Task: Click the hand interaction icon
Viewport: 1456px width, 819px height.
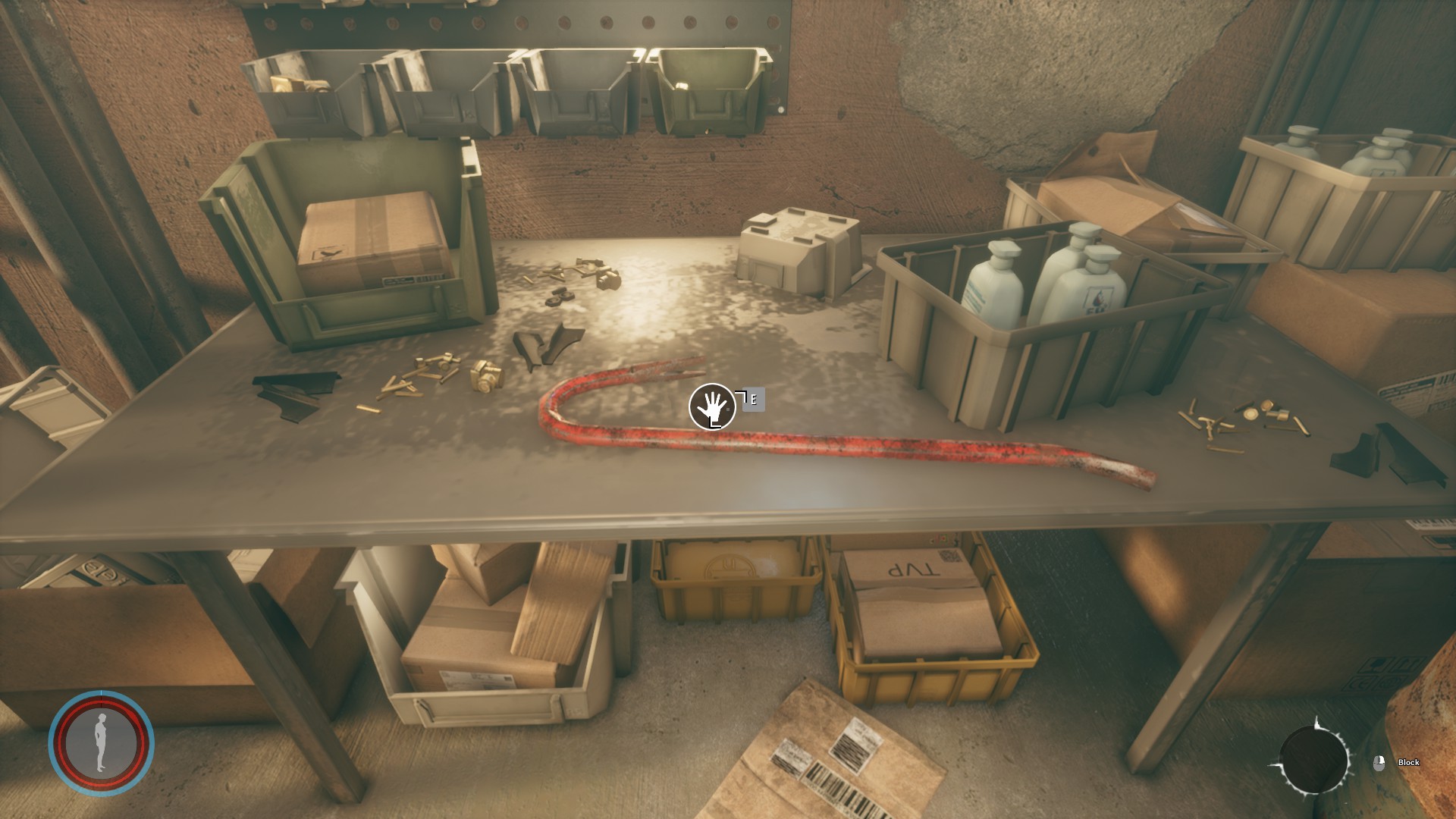Action: click(711, 407)
